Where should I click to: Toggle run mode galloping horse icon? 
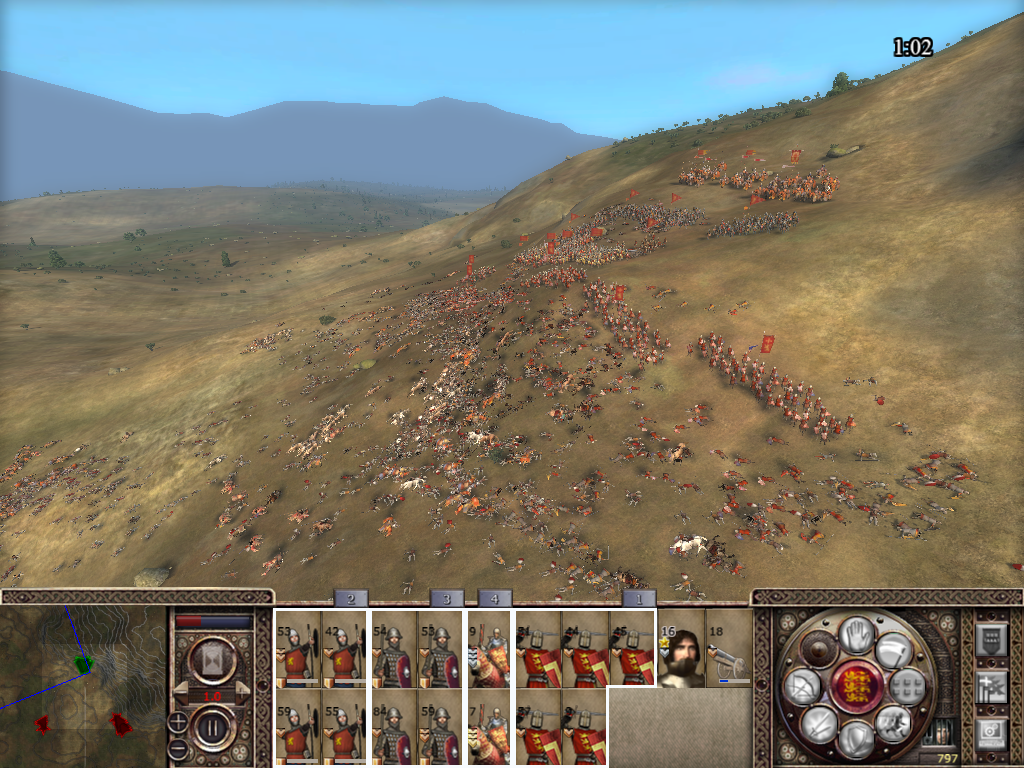tap(893, 724)
